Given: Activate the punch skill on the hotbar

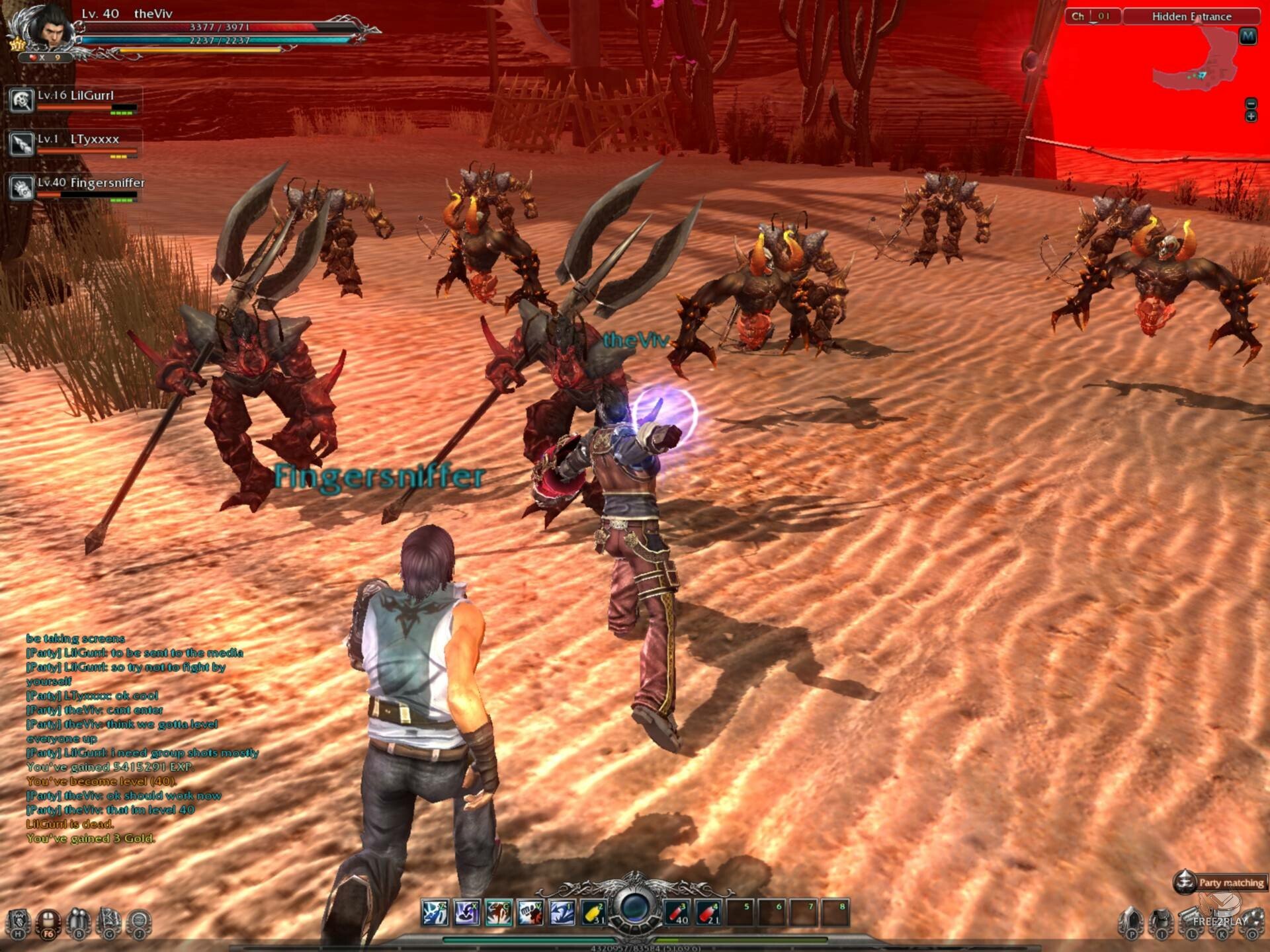Looking at the screenshot, I should [x=530, y=913].
